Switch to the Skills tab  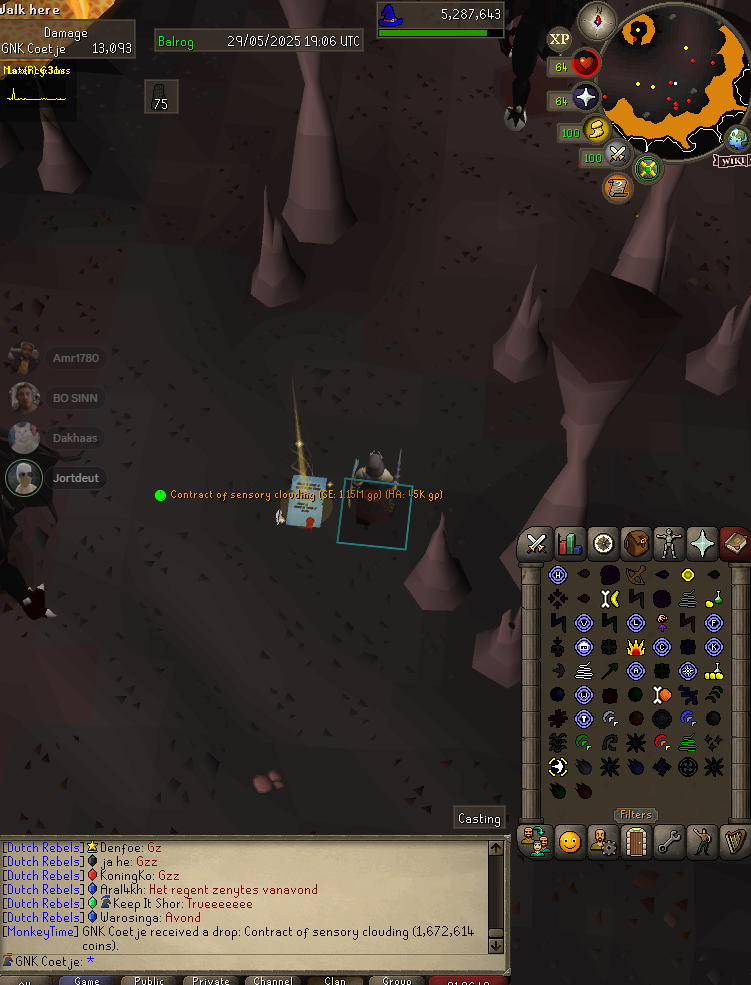(x=569, y=543)
